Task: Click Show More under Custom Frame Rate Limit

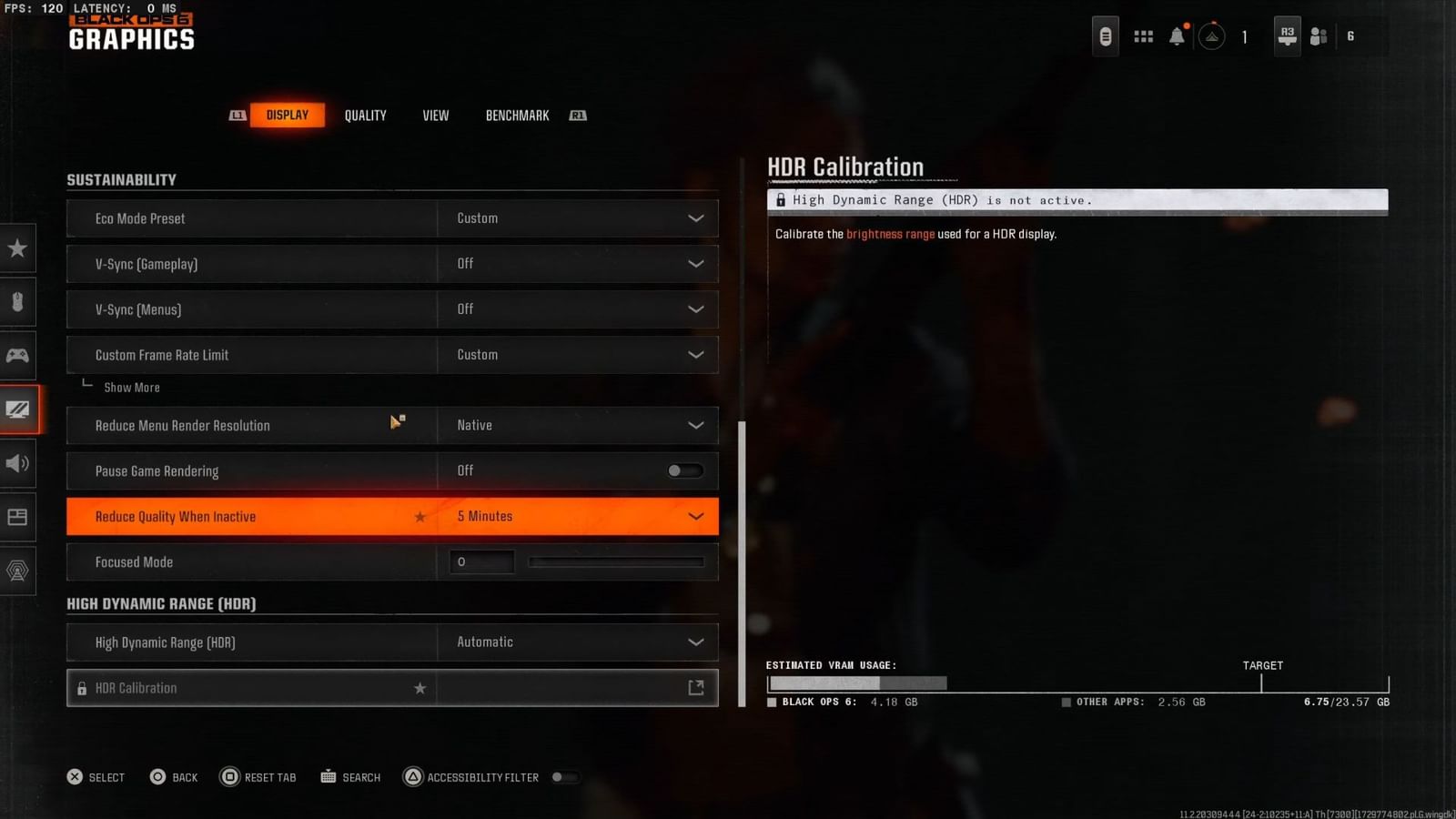Action: 133,387
